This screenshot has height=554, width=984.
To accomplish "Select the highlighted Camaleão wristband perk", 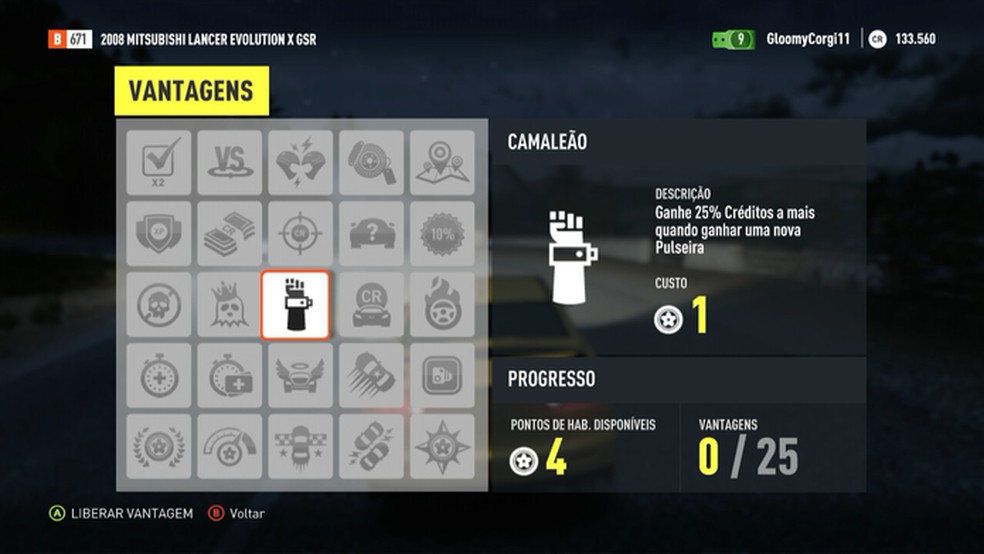I will tap(295, 304).
